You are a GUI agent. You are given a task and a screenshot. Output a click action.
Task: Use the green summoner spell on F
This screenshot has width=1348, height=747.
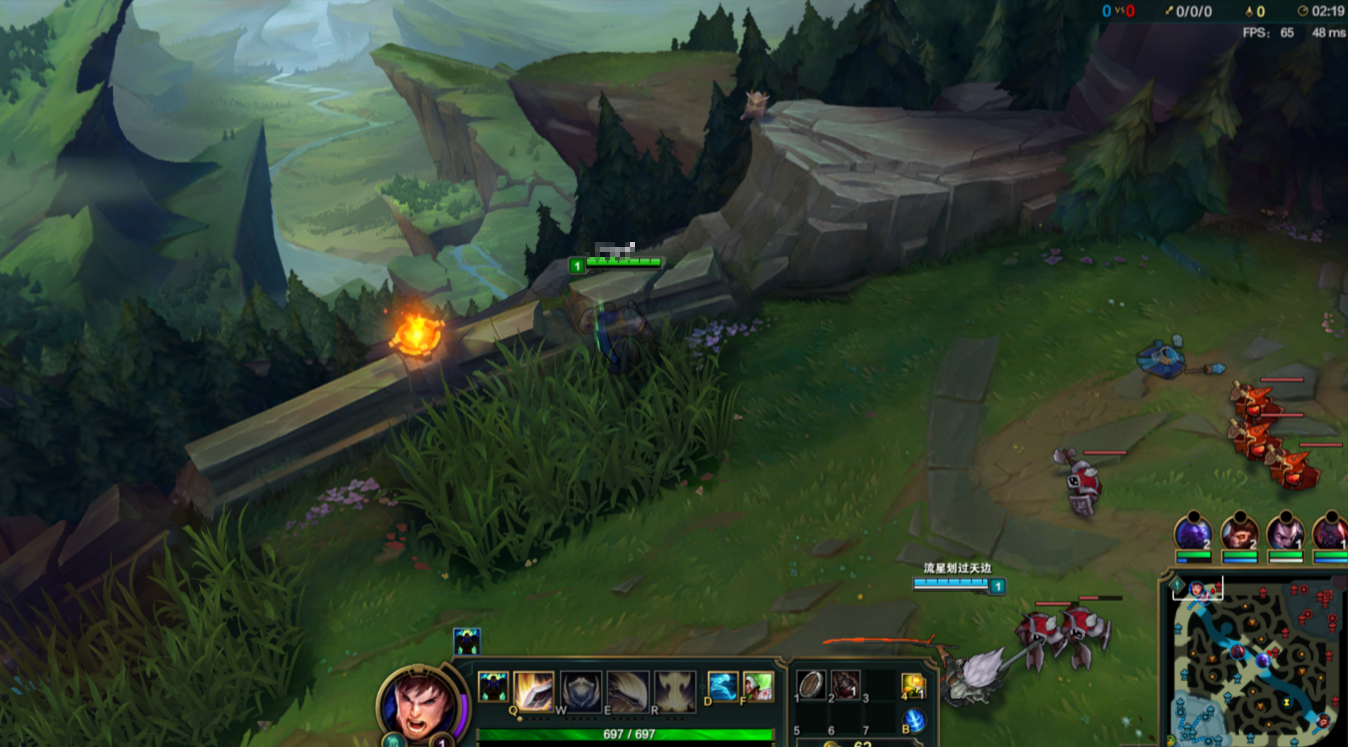758,687
